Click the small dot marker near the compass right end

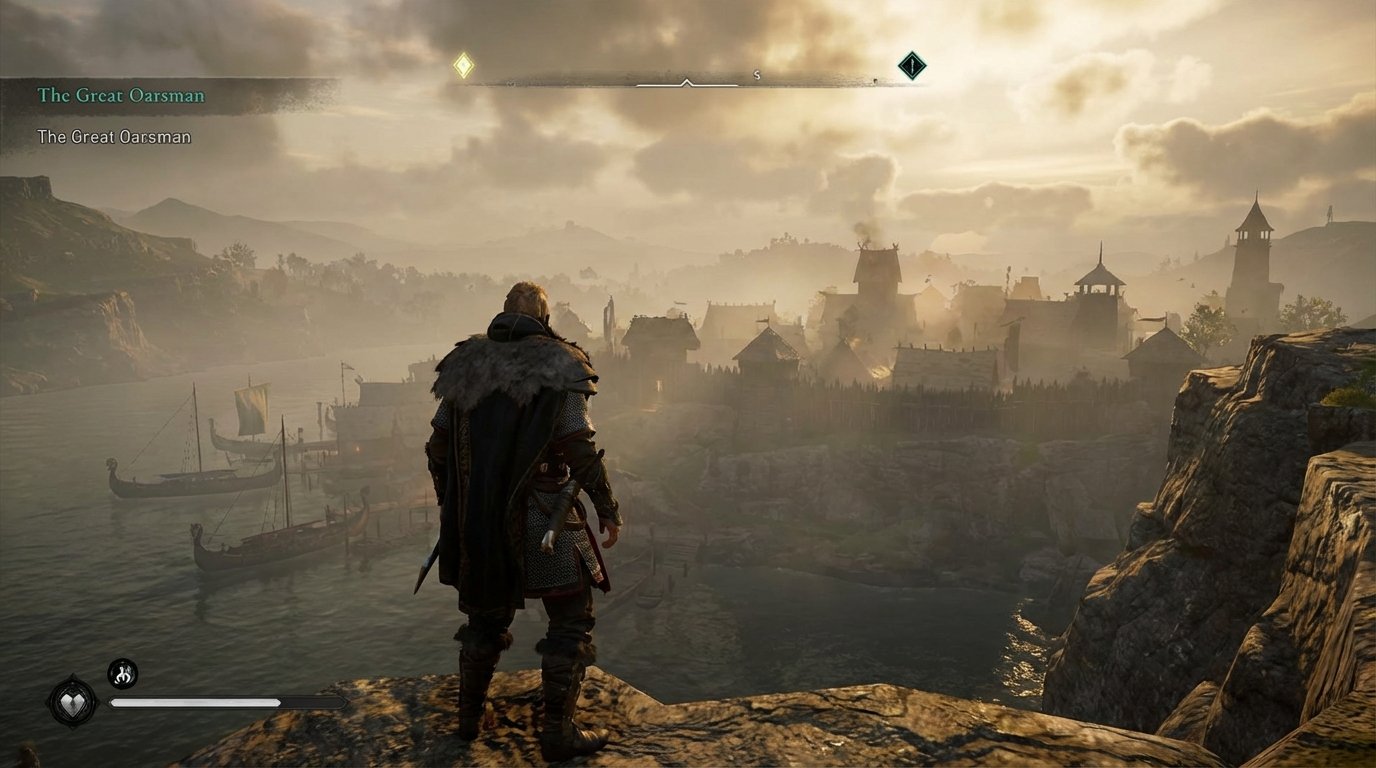point(876,80)
